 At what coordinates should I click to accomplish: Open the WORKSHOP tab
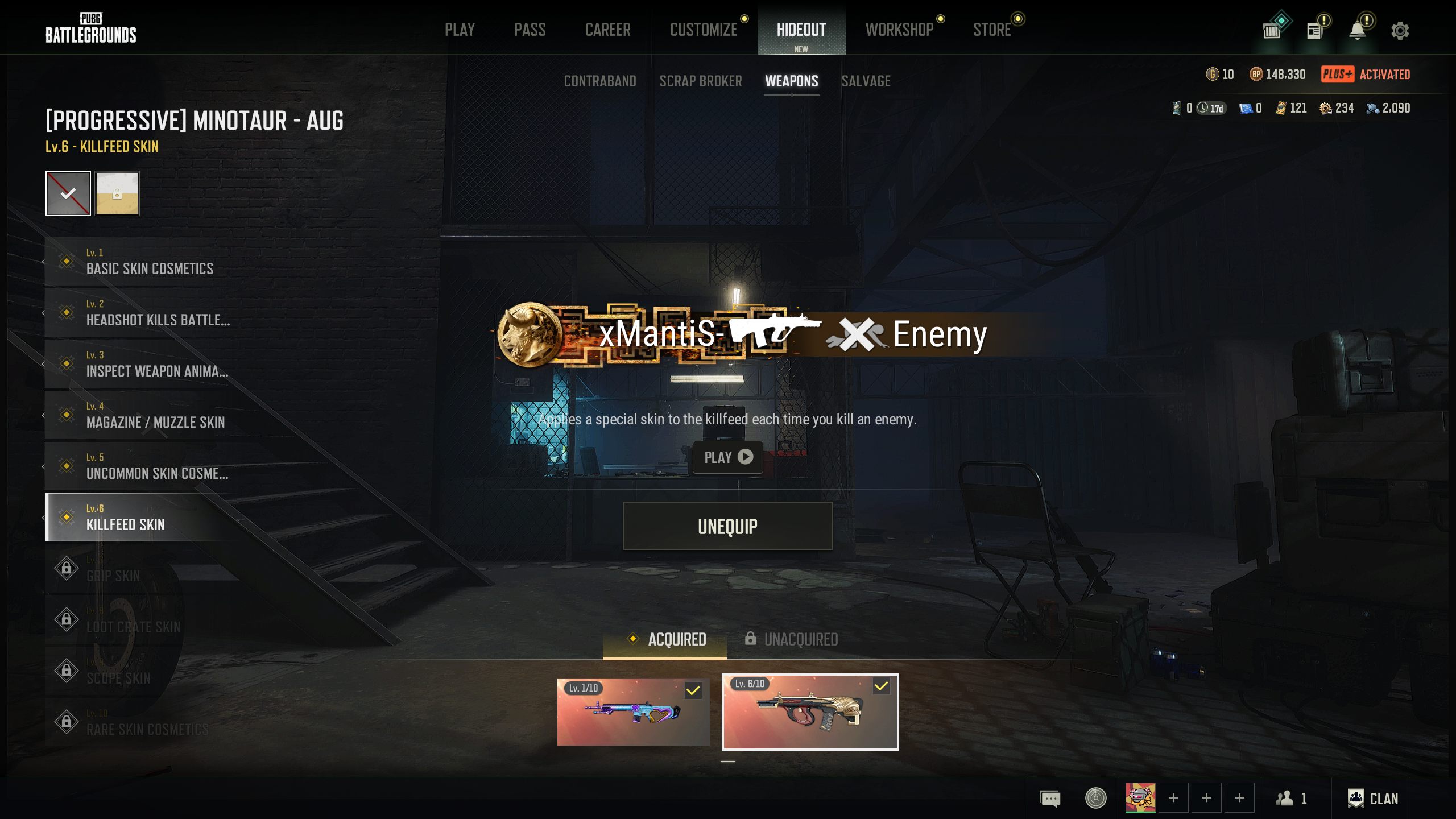[x=899, y=30]
